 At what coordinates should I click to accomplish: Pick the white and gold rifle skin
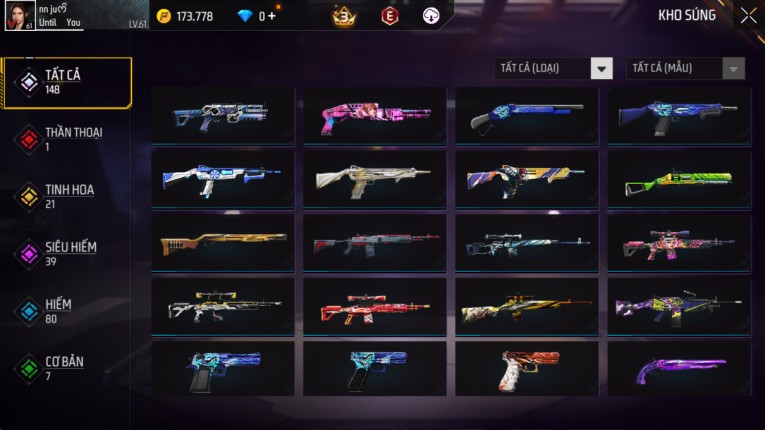[375, 181]
